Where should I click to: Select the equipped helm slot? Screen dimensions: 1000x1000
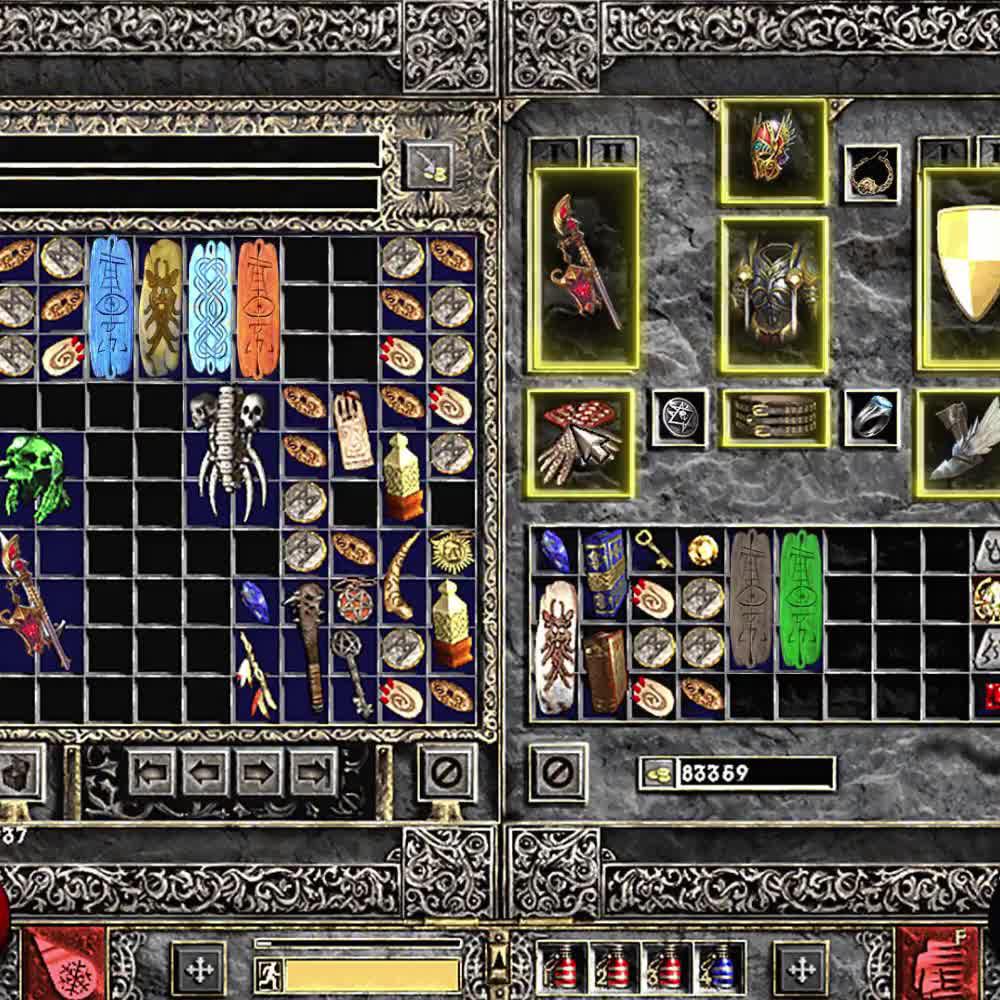click(773, 150)
